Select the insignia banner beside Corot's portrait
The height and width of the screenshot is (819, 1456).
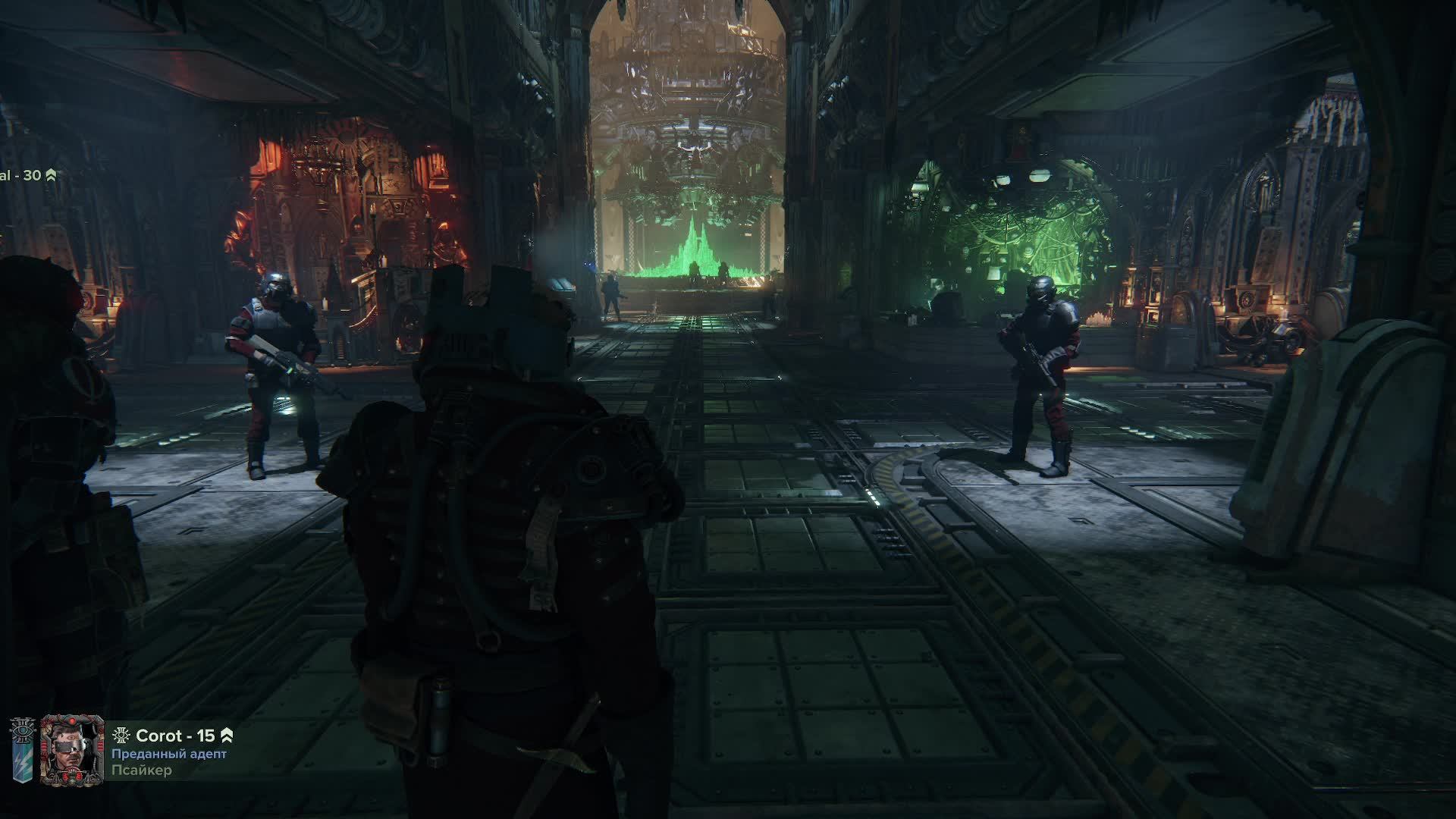[x=21, y=752]
